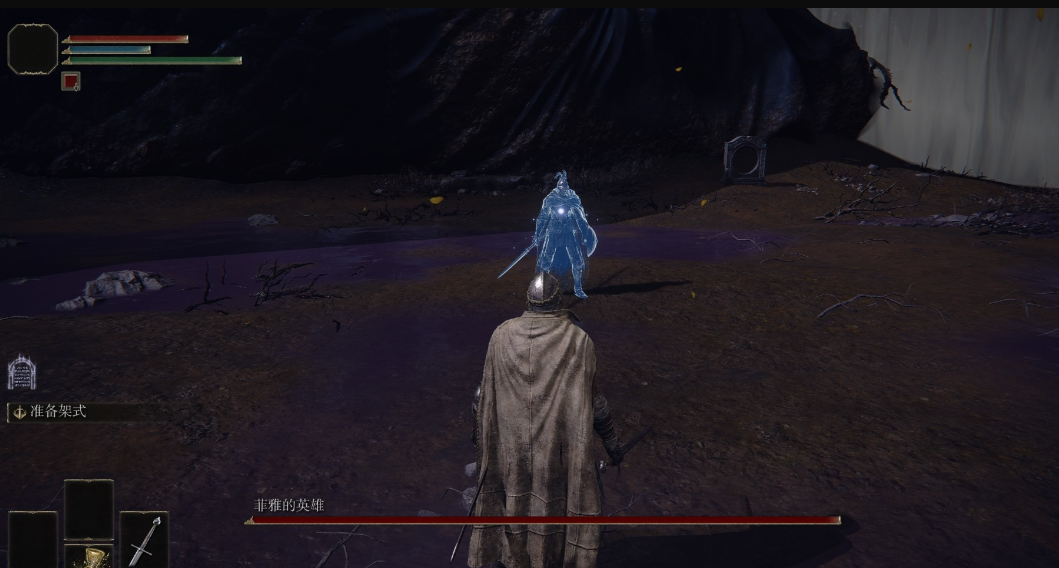Use the golden flask in the quick item slot
The height and width of the screenshot is (568, 1059).
click(92, 556)
